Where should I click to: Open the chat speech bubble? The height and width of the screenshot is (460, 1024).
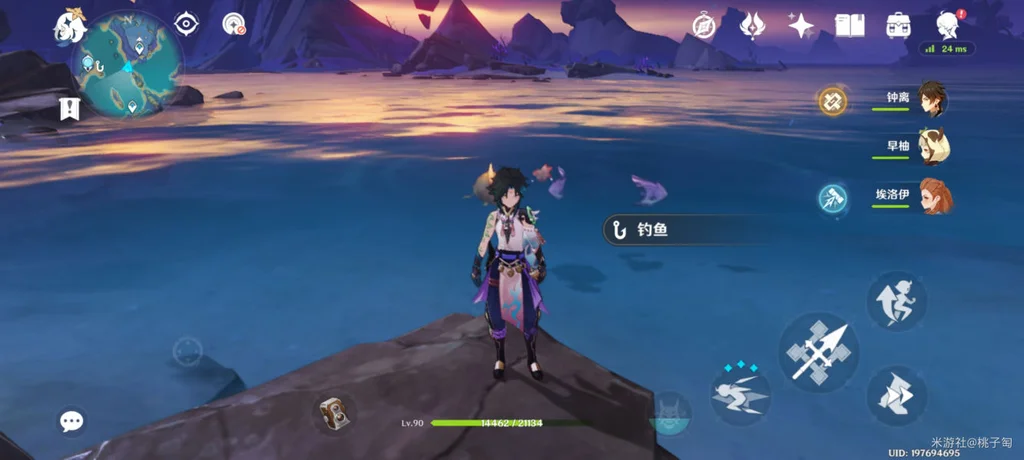point(71,421)
